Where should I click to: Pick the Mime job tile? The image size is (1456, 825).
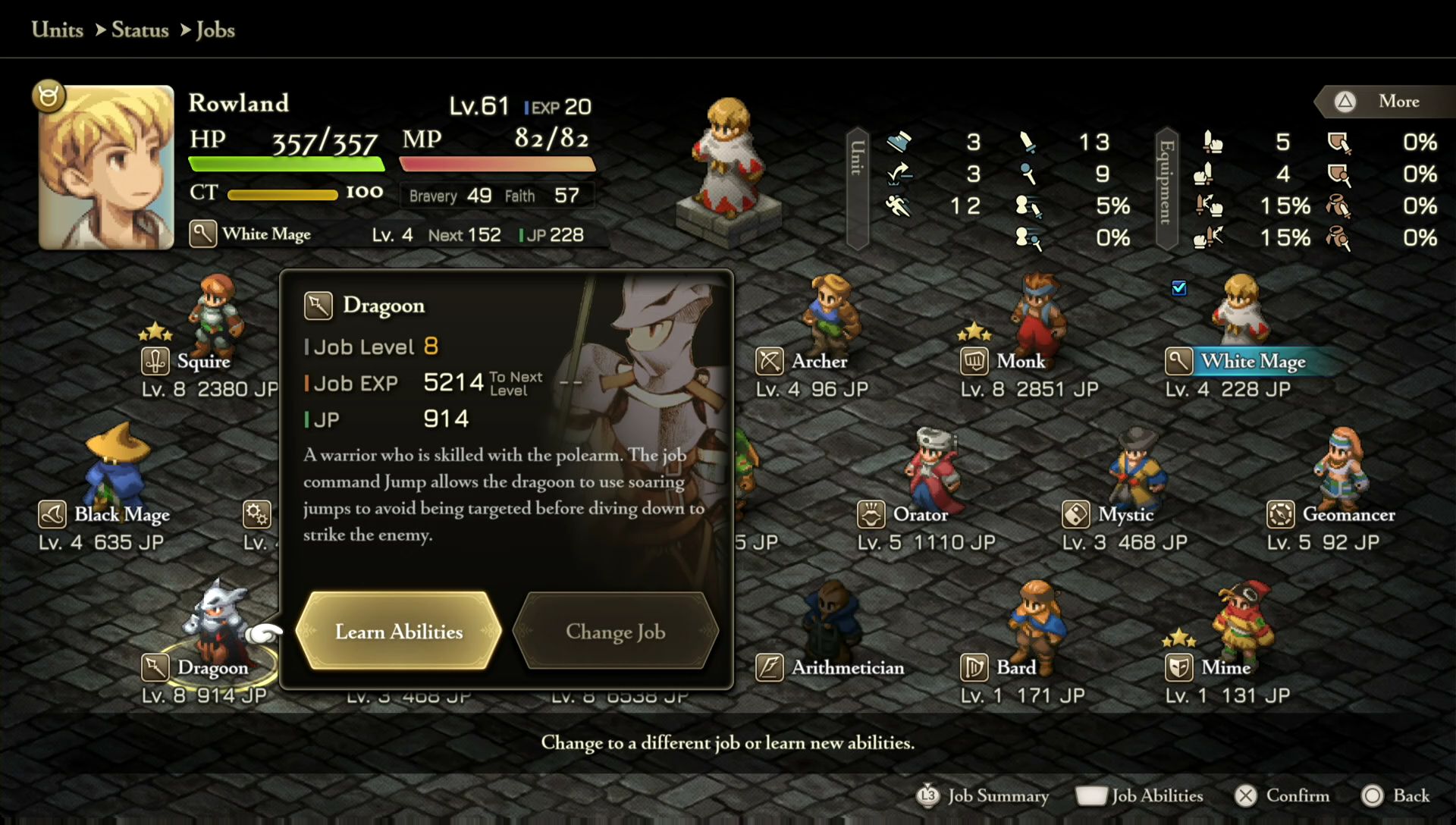click(x=1225, y=667)
